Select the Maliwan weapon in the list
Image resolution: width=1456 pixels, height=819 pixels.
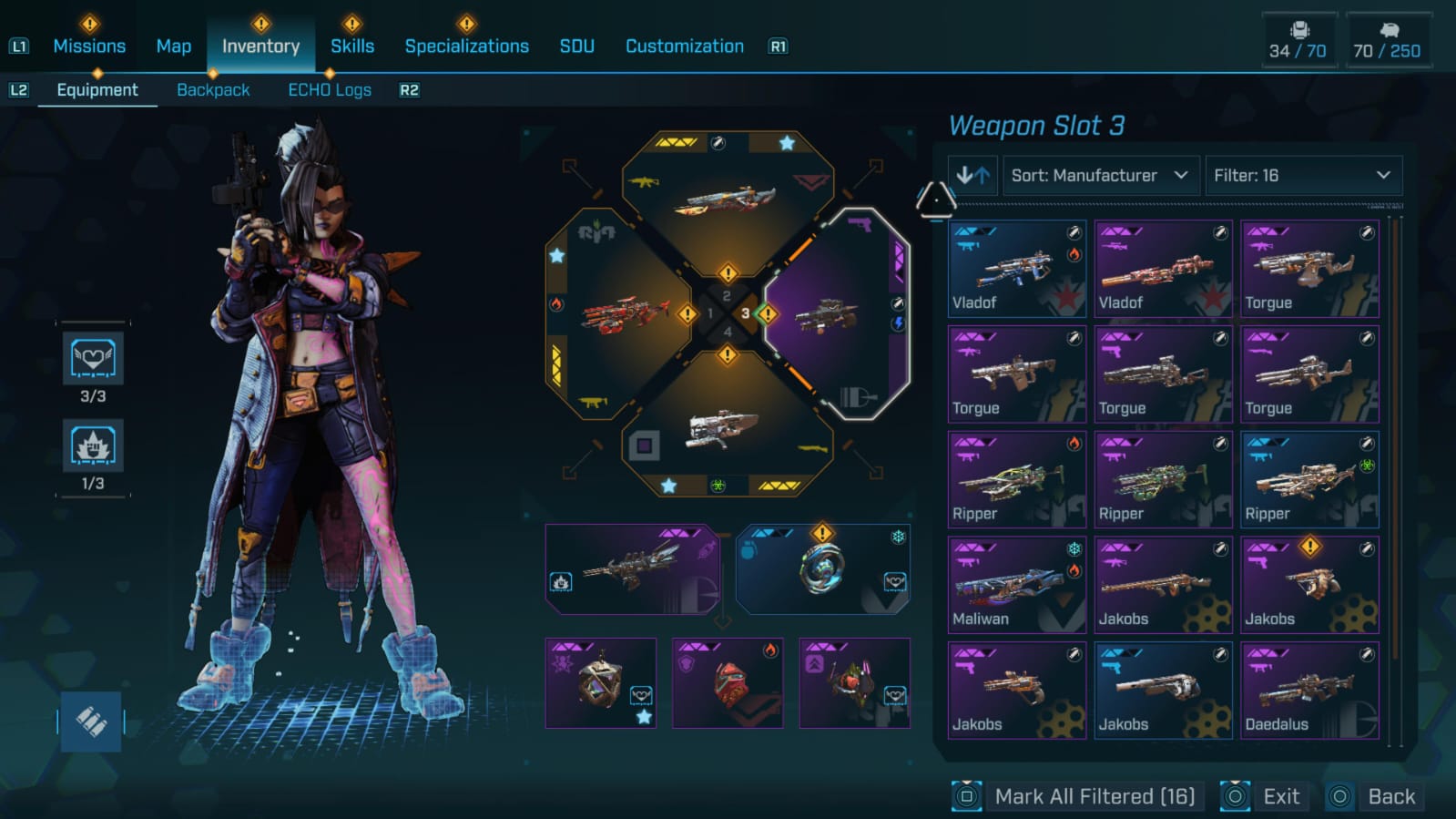(x=1016, y=585)
